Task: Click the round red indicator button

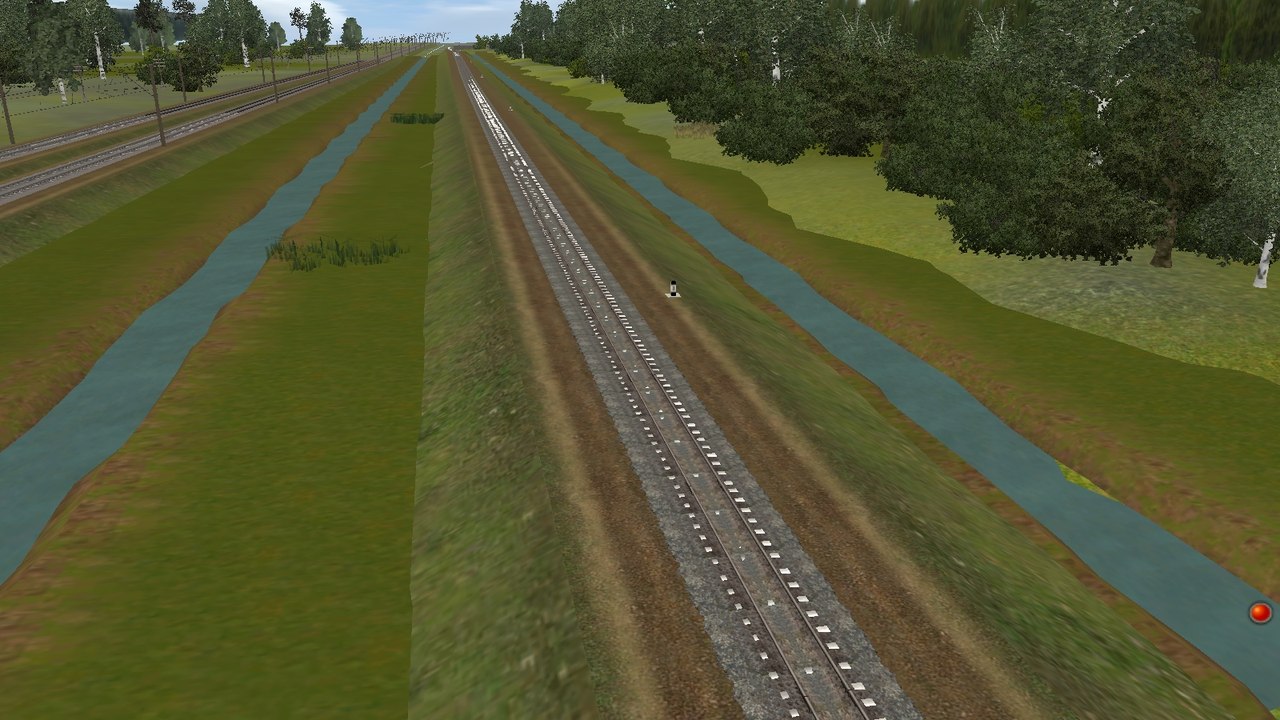Action: click(1259, 612)
